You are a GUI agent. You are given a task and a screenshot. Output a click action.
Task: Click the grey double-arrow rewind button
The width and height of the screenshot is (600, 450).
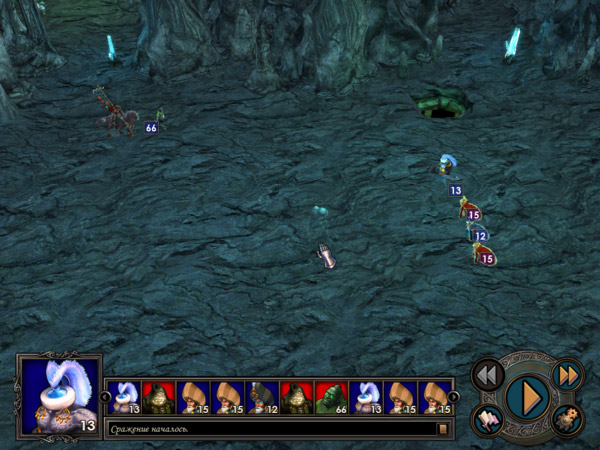[x=488, y=374]
